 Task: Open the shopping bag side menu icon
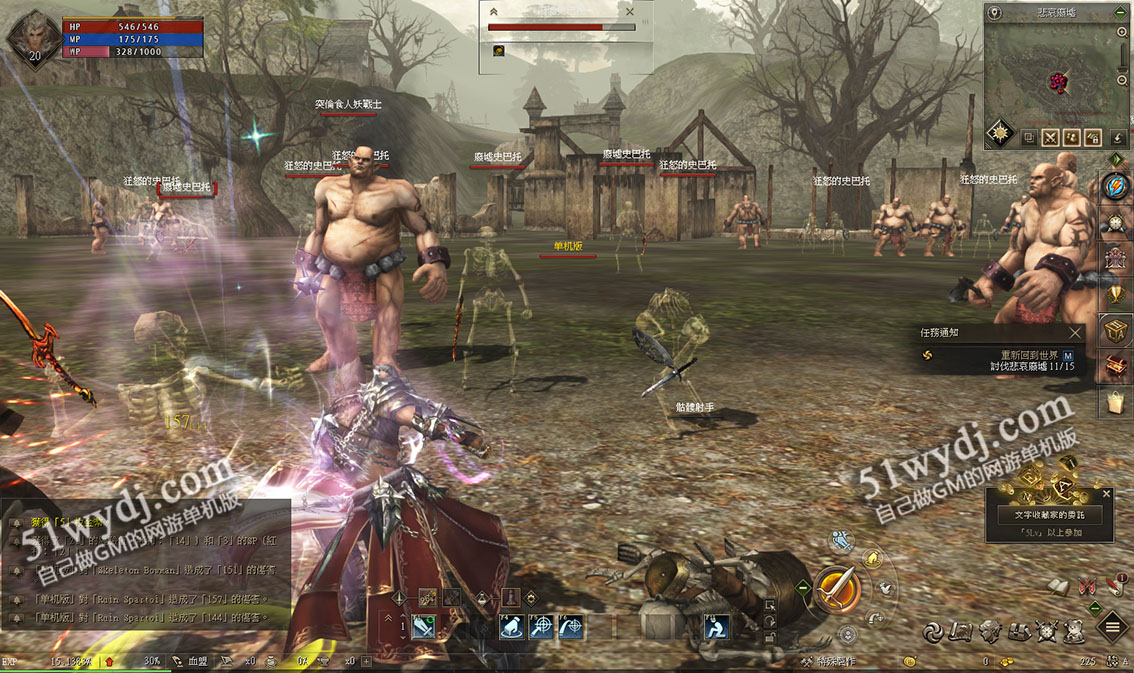click(1115, 402)
